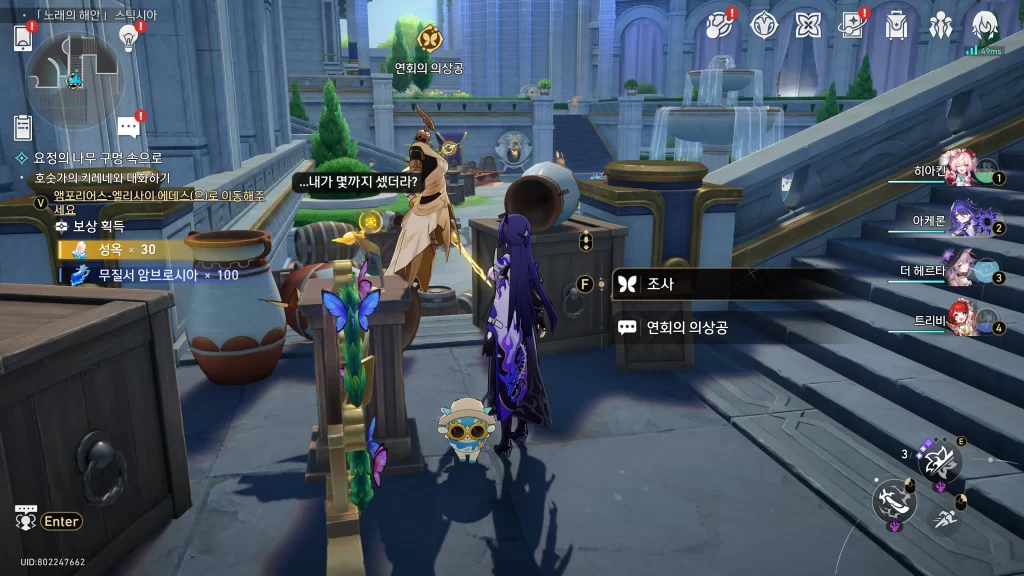Open the travel log orbit icon
The image size is (1024, 576).
(x=719, y=25)
